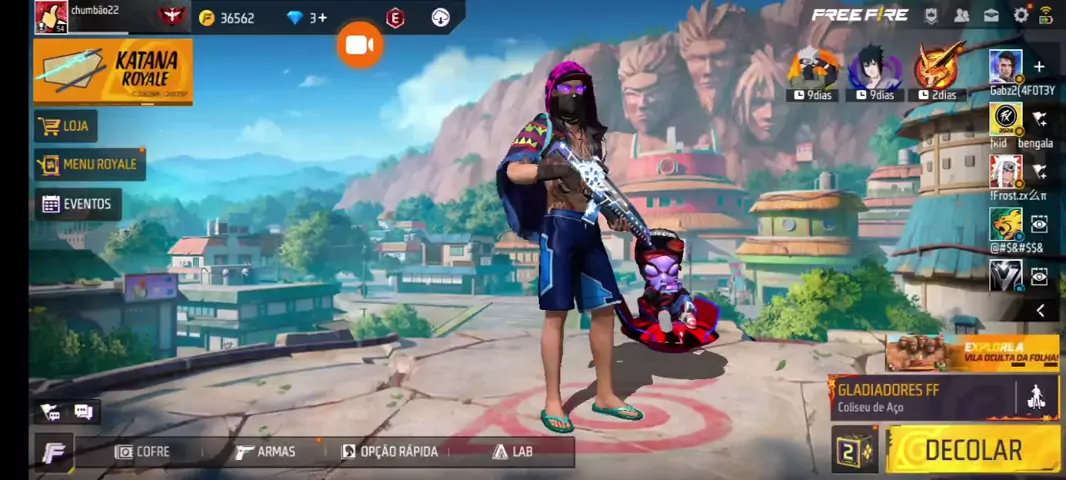Open Menu Royale
The height and width of the screenshot is (480, 1066).
pyautogui.click(x=90, y=164)
